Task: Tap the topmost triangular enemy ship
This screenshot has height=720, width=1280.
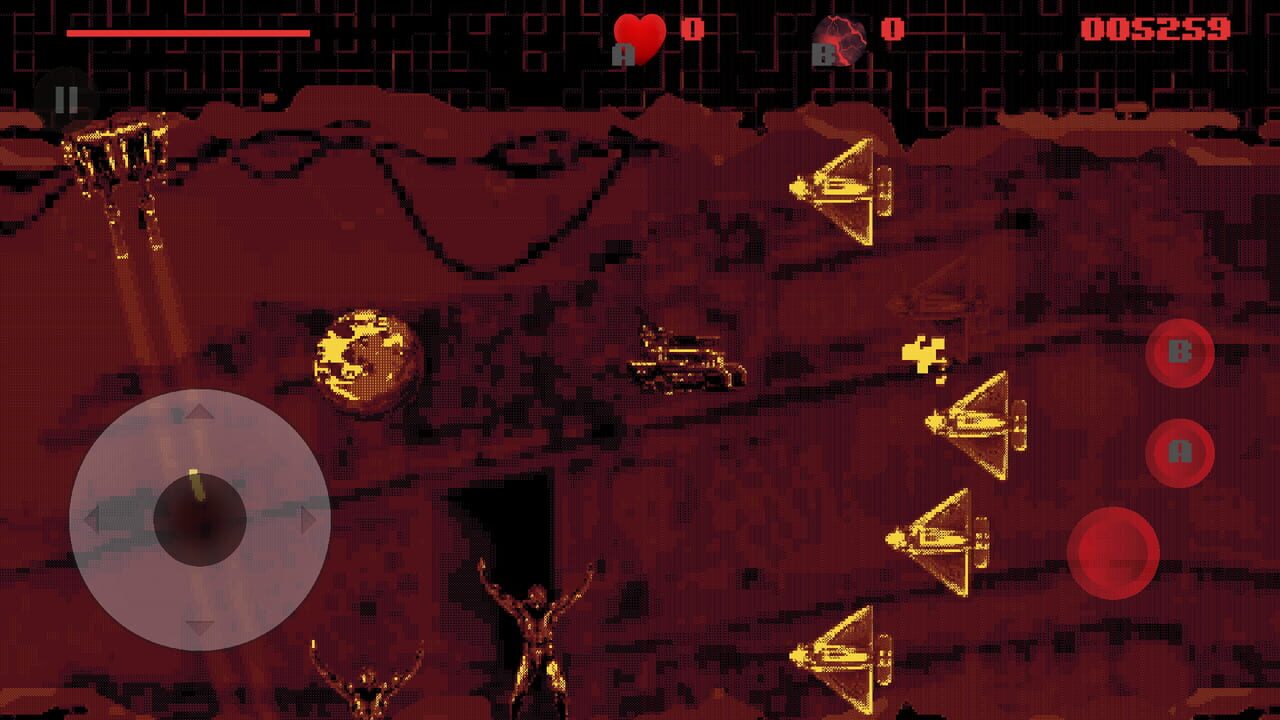Action: click(843, 190)
